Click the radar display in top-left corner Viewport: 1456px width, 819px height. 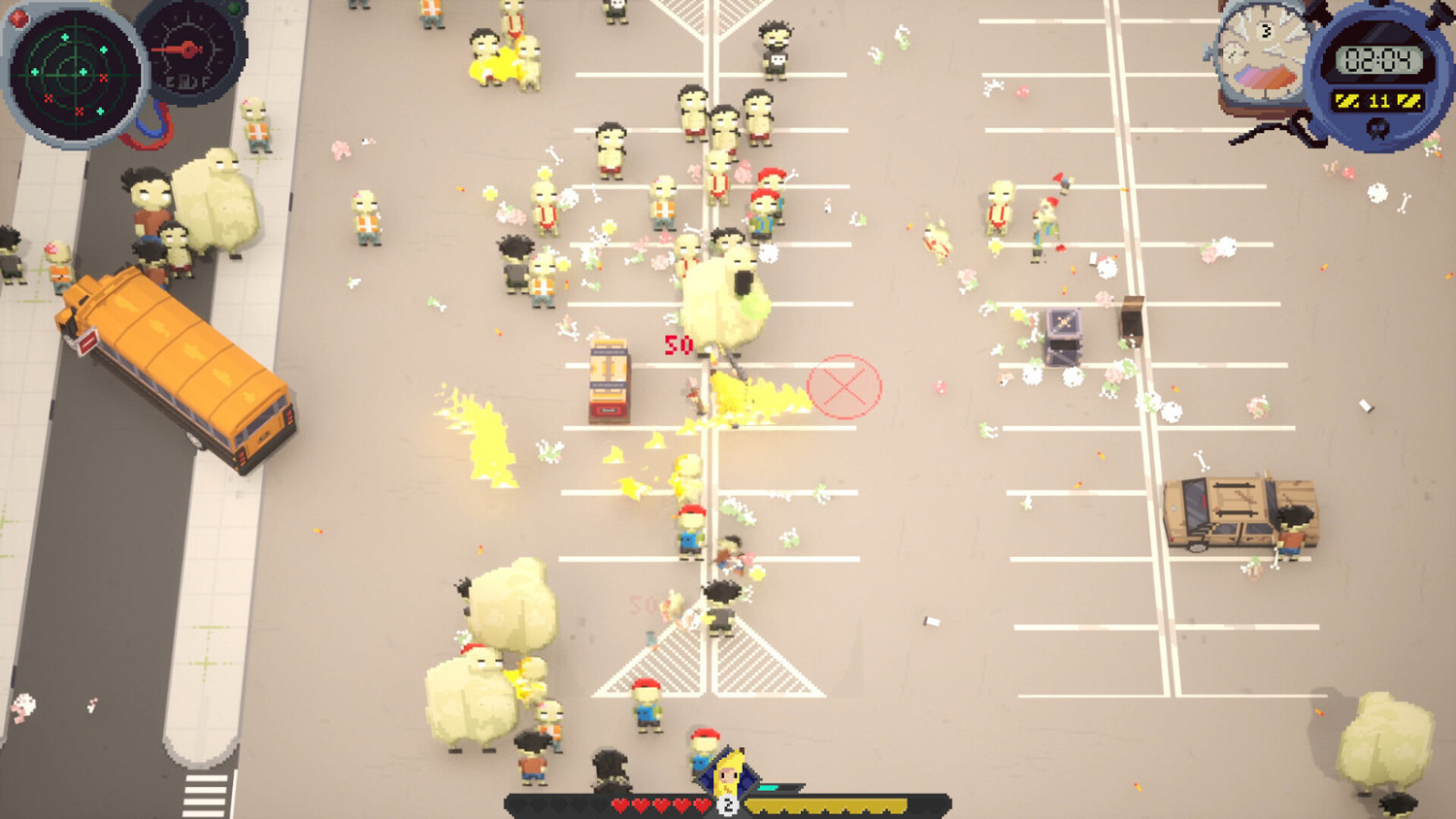(x=74, y=74)
